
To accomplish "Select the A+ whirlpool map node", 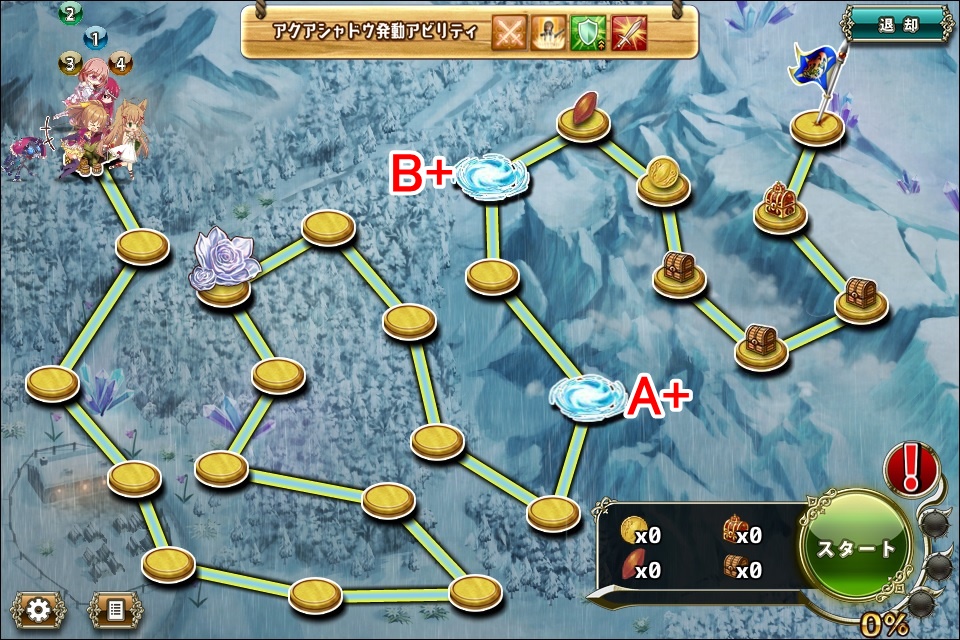I will [x=588, y=395].
